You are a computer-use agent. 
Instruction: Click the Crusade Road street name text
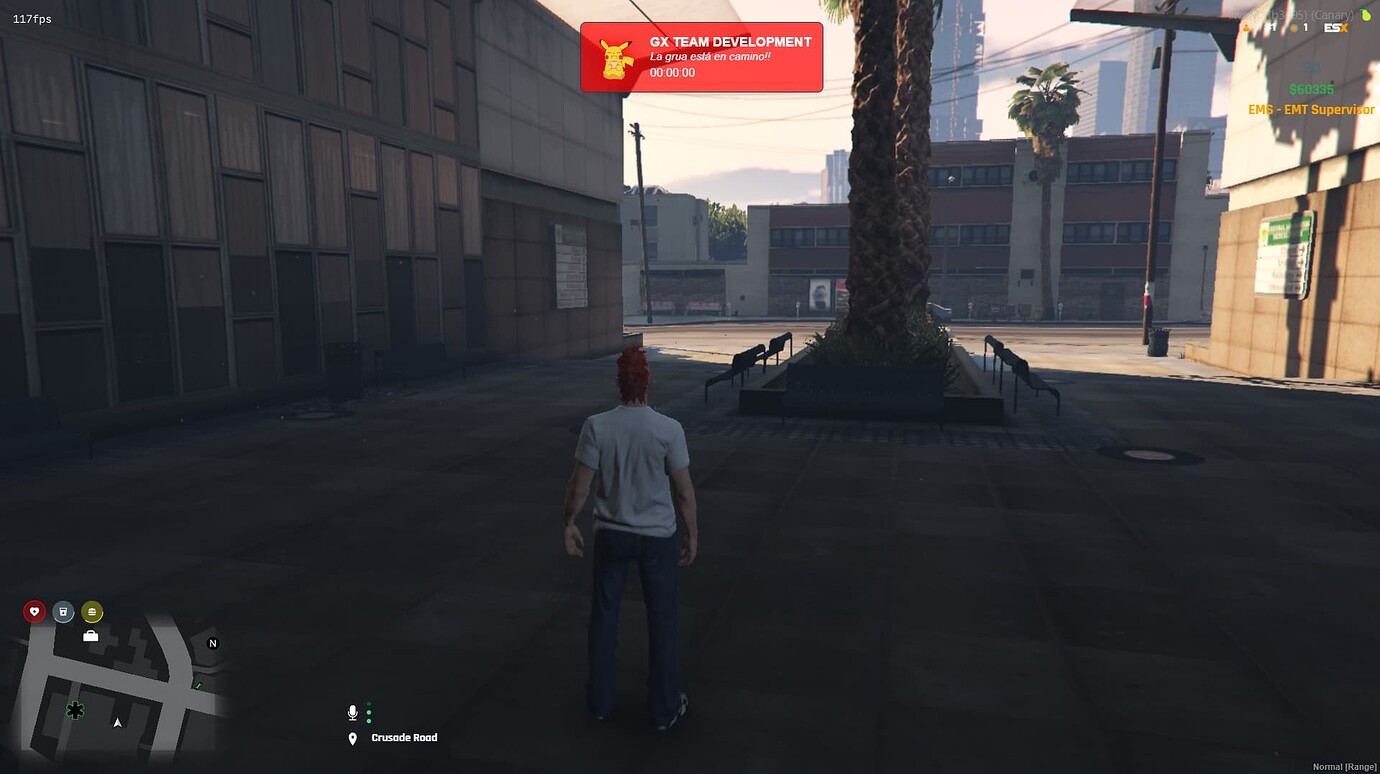coord(402,738)
